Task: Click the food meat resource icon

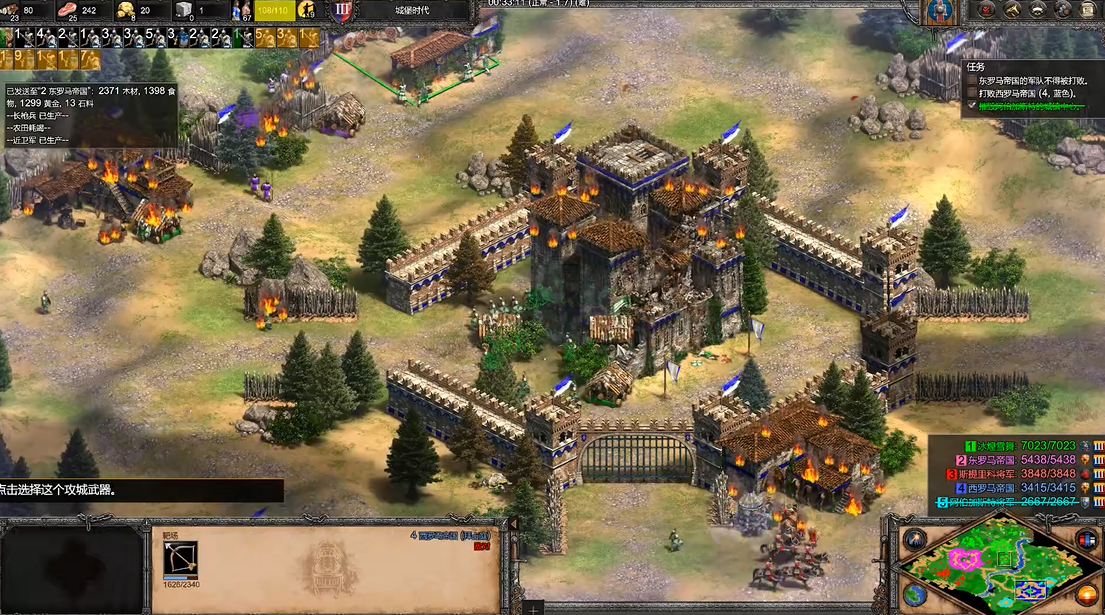Action: coord(69,10)
